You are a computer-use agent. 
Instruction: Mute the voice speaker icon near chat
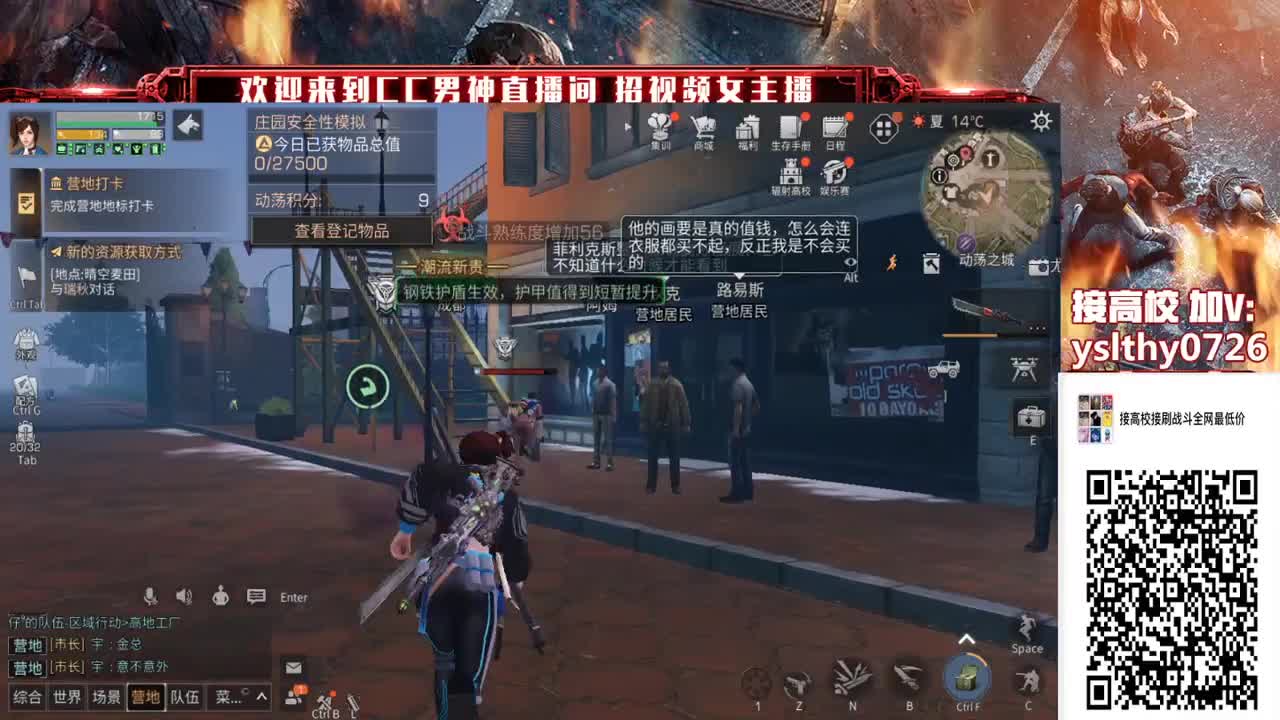(x=182, y=595)
